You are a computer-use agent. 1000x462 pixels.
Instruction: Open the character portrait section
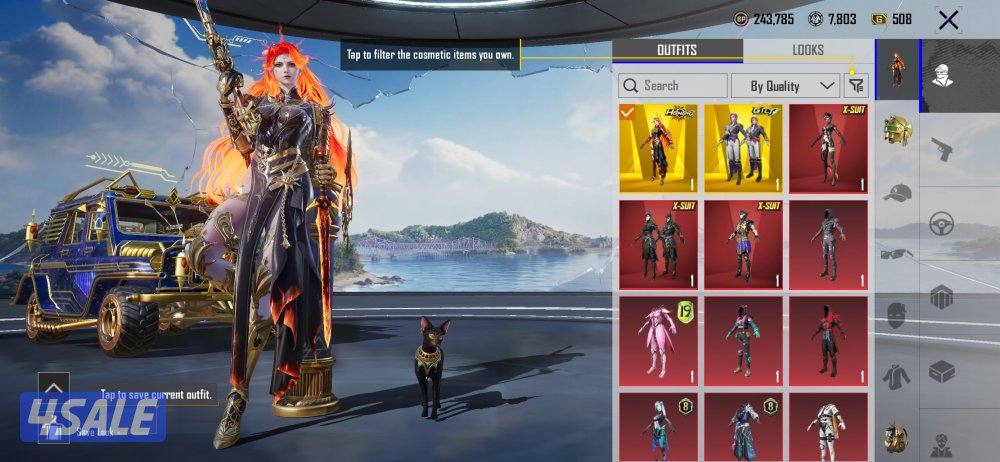(941, 74)
